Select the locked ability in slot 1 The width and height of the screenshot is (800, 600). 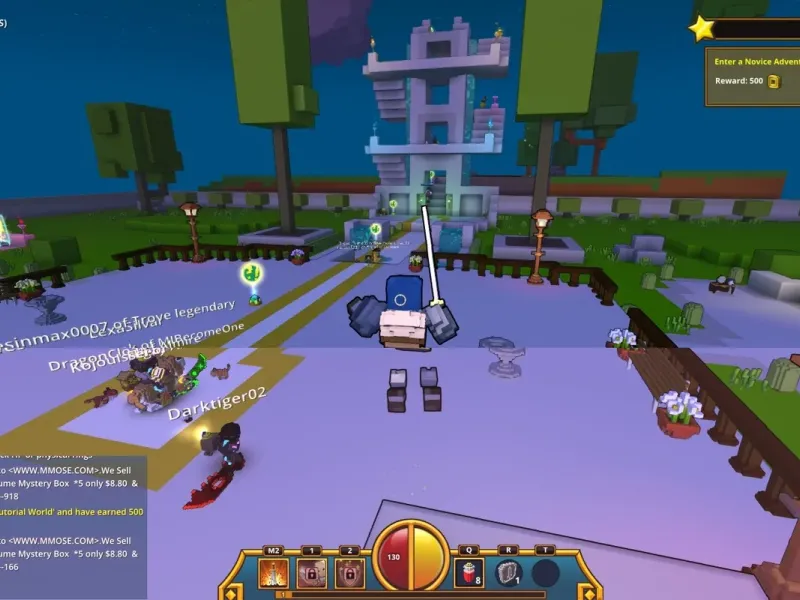pyautogui.click(x=311, y=573)
